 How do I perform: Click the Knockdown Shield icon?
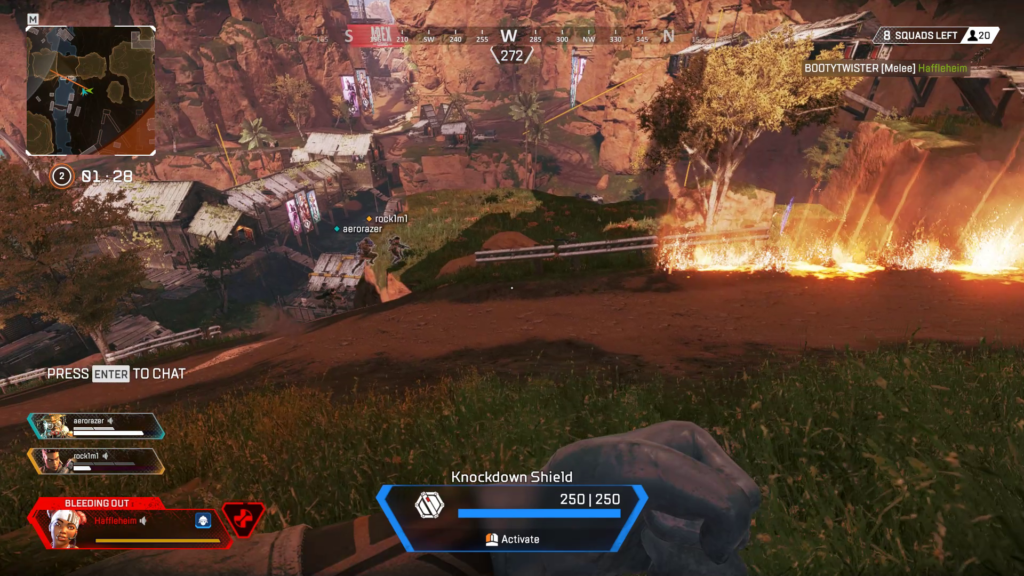click(429, 506)
